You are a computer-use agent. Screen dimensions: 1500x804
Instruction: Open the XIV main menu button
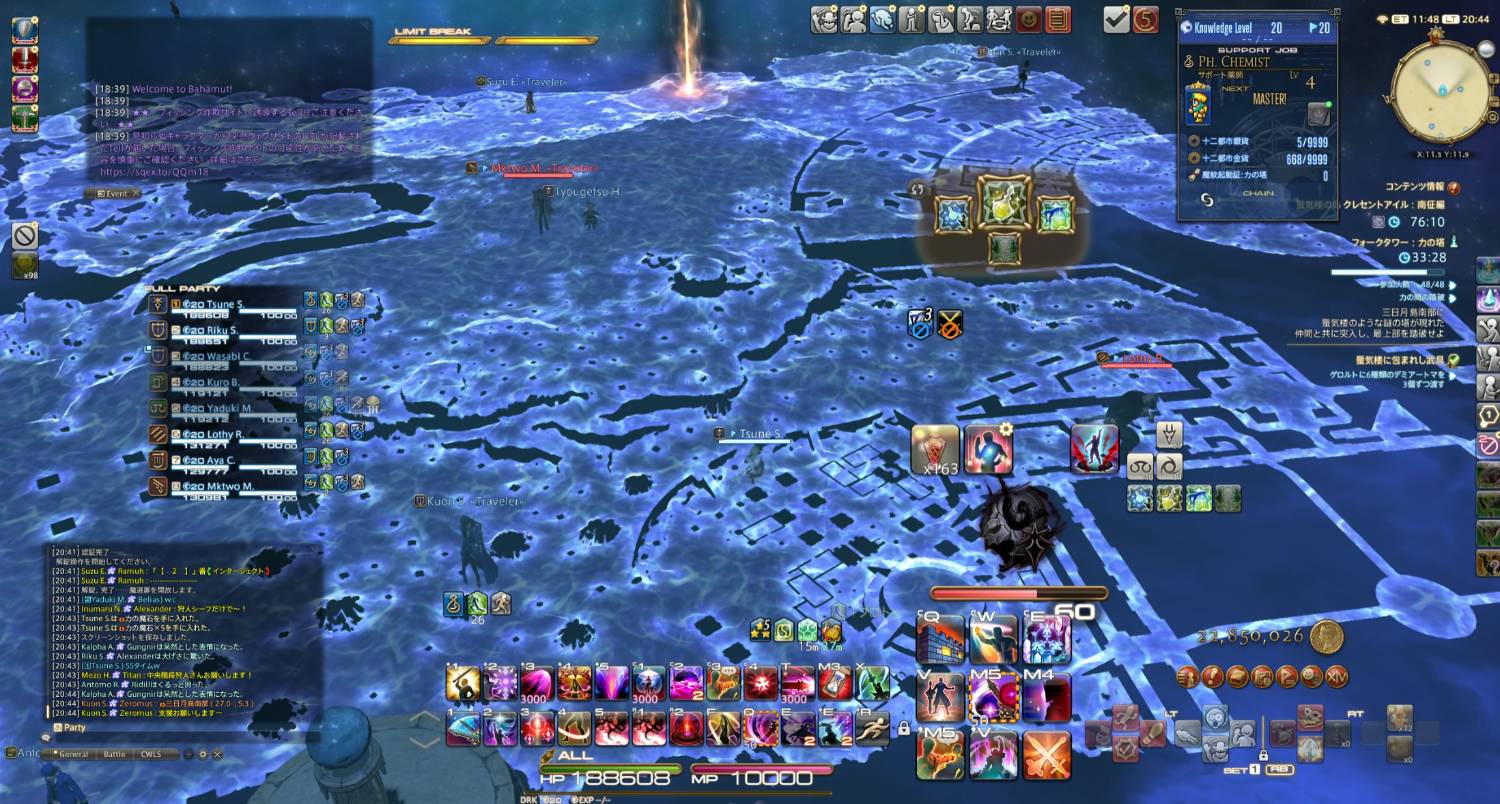click(x=1337, y=676)
